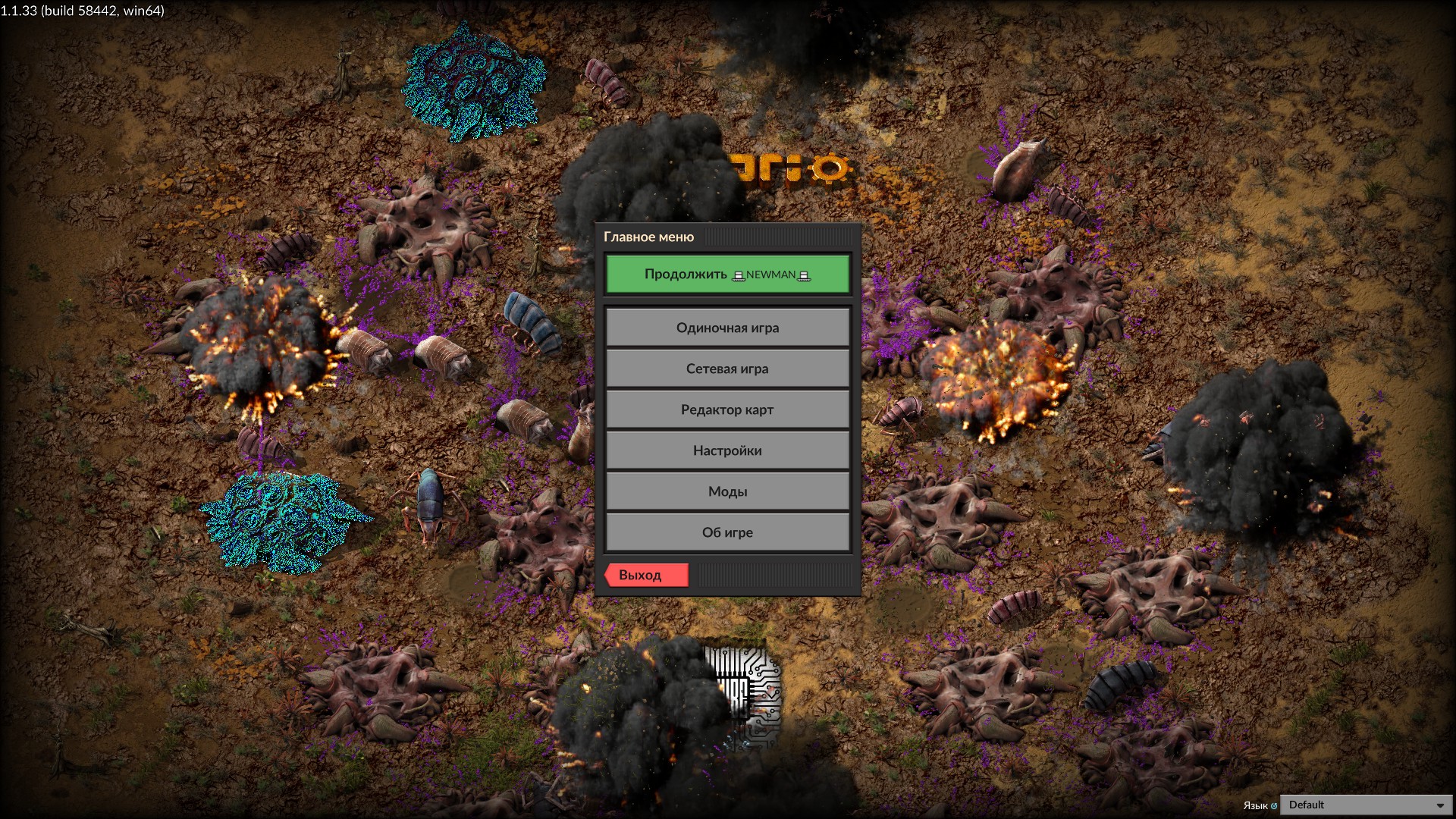Expand the Язык language dropdown

point(1365,805)
